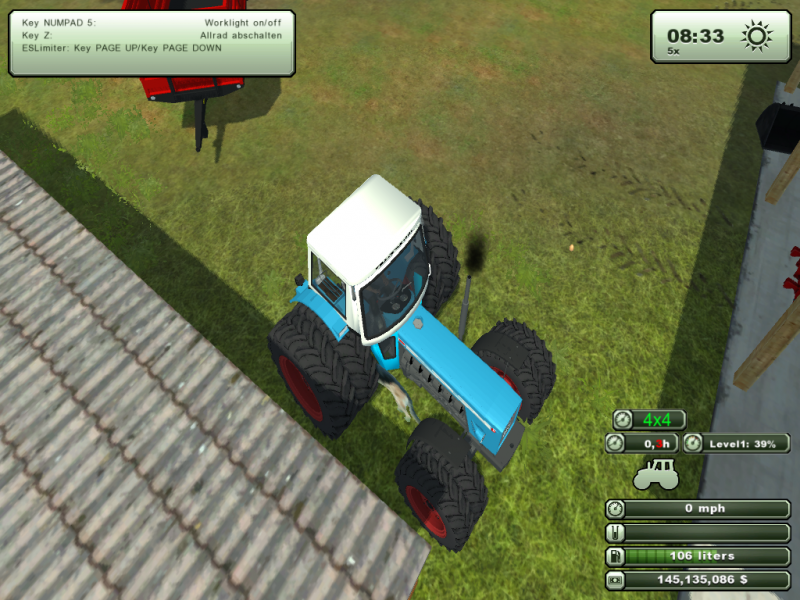Screen dimensions: 800x600
Task: Select the white tractor vehicle icon
Action: pos(655,472)
